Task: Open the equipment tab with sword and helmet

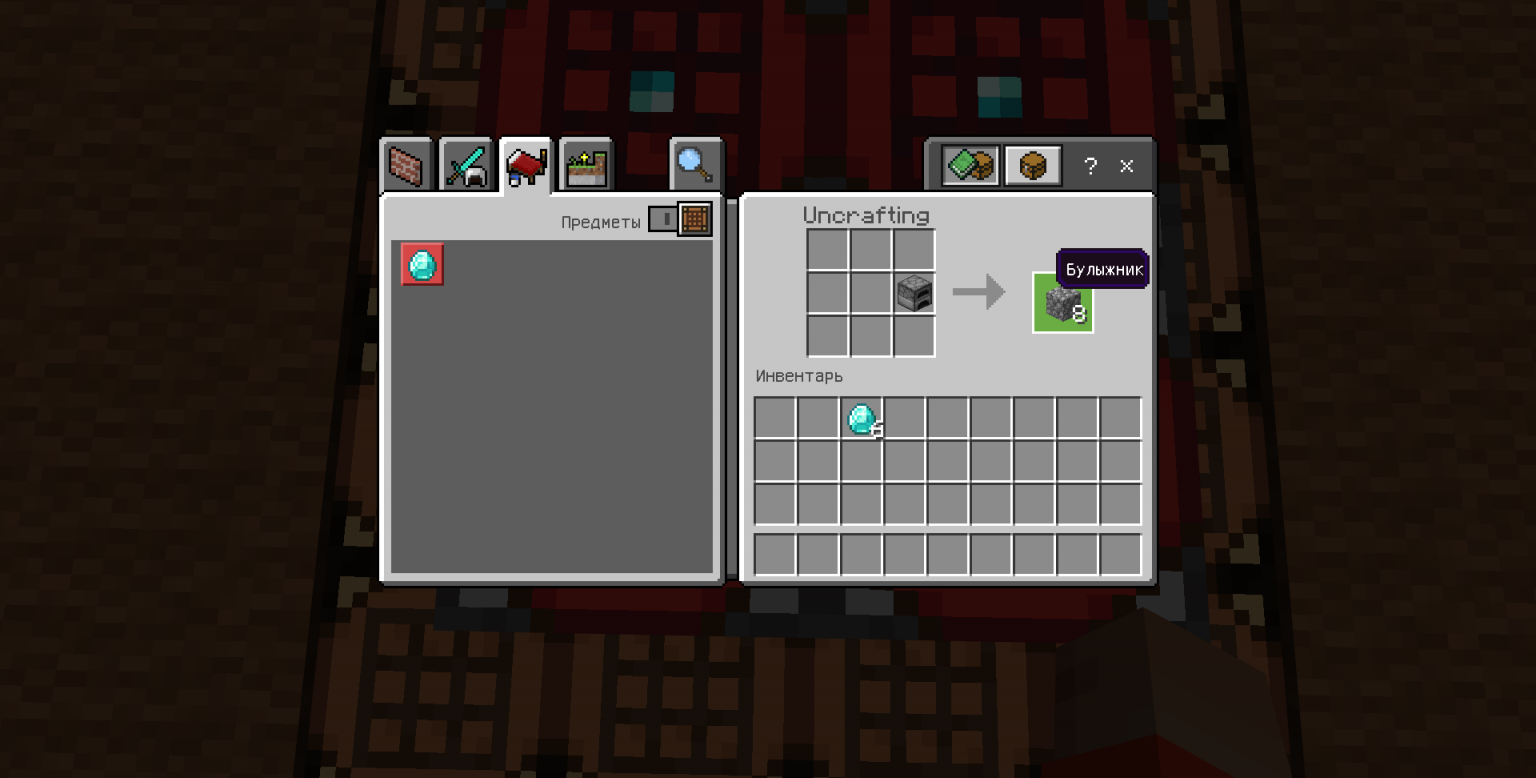Action: click(x=466, y=166)
